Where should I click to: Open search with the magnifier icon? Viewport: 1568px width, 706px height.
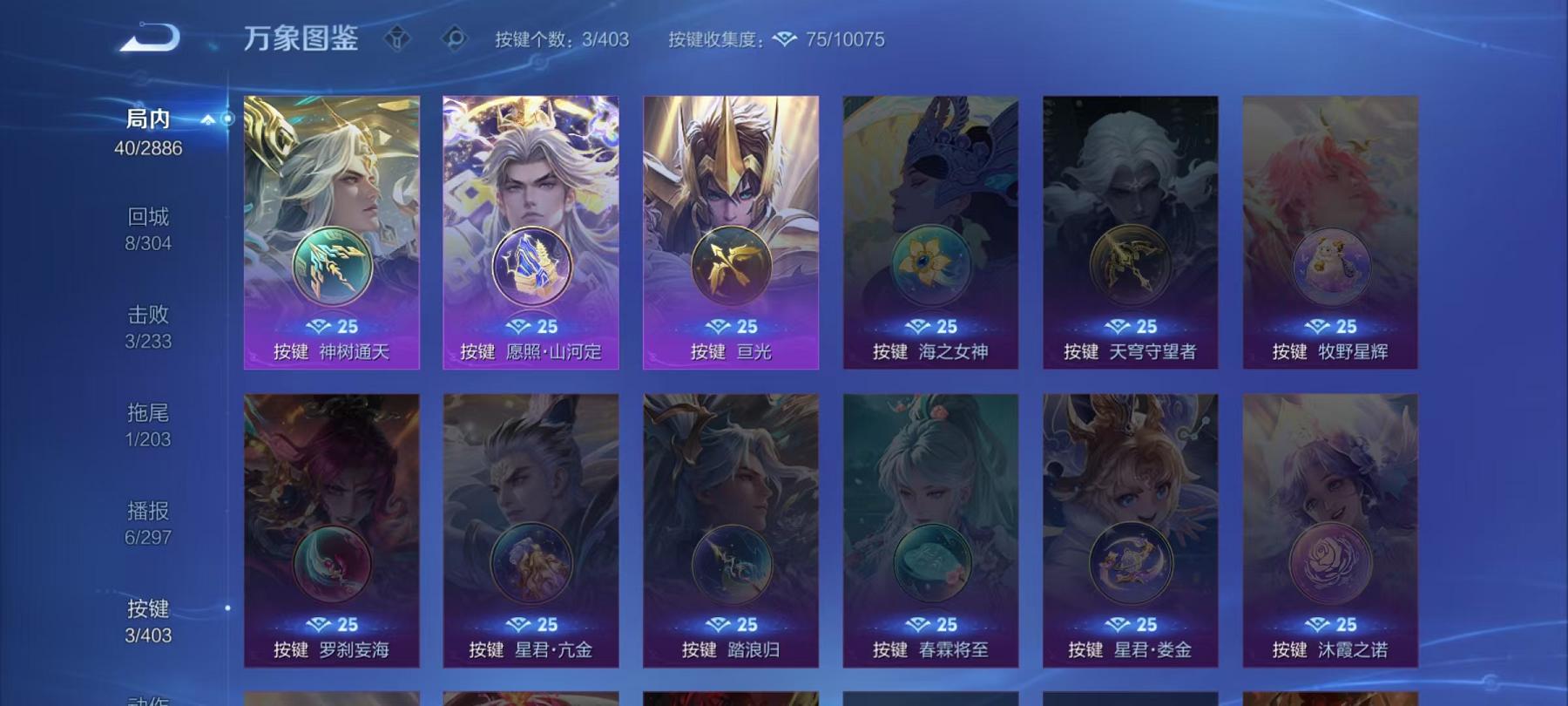click(456, 37)
